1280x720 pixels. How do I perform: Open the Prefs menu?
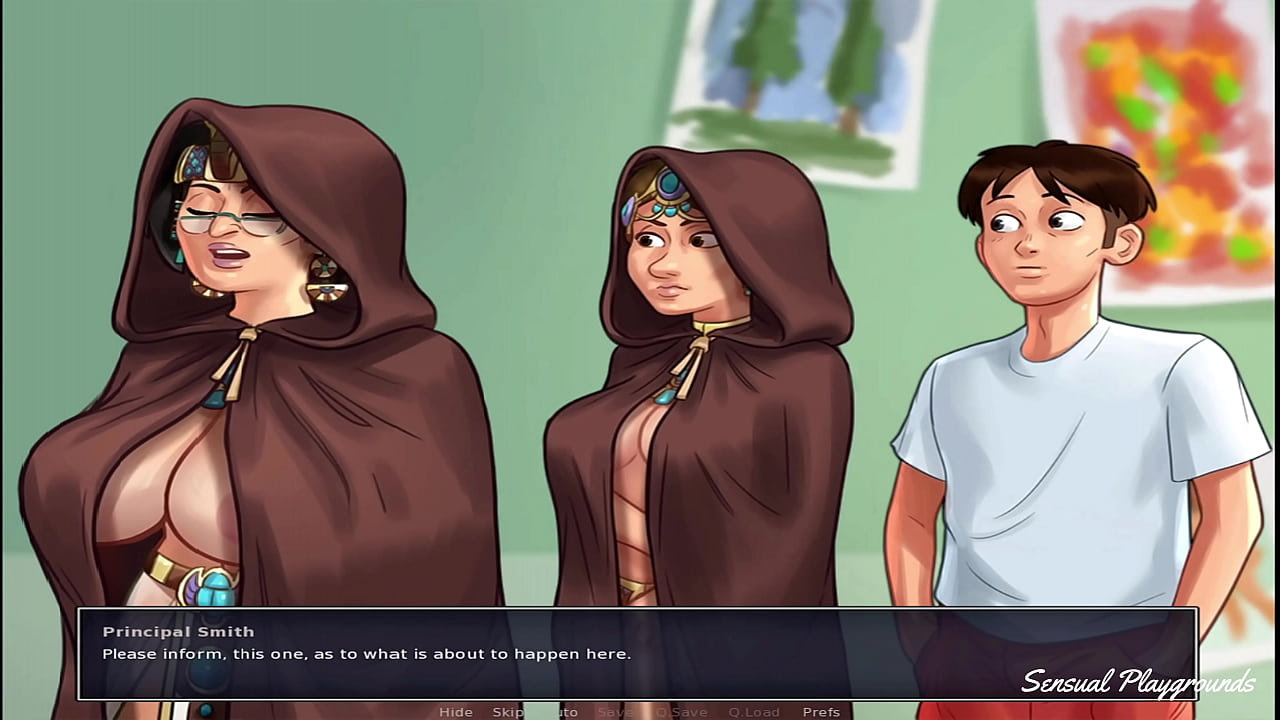pos(821,712)
